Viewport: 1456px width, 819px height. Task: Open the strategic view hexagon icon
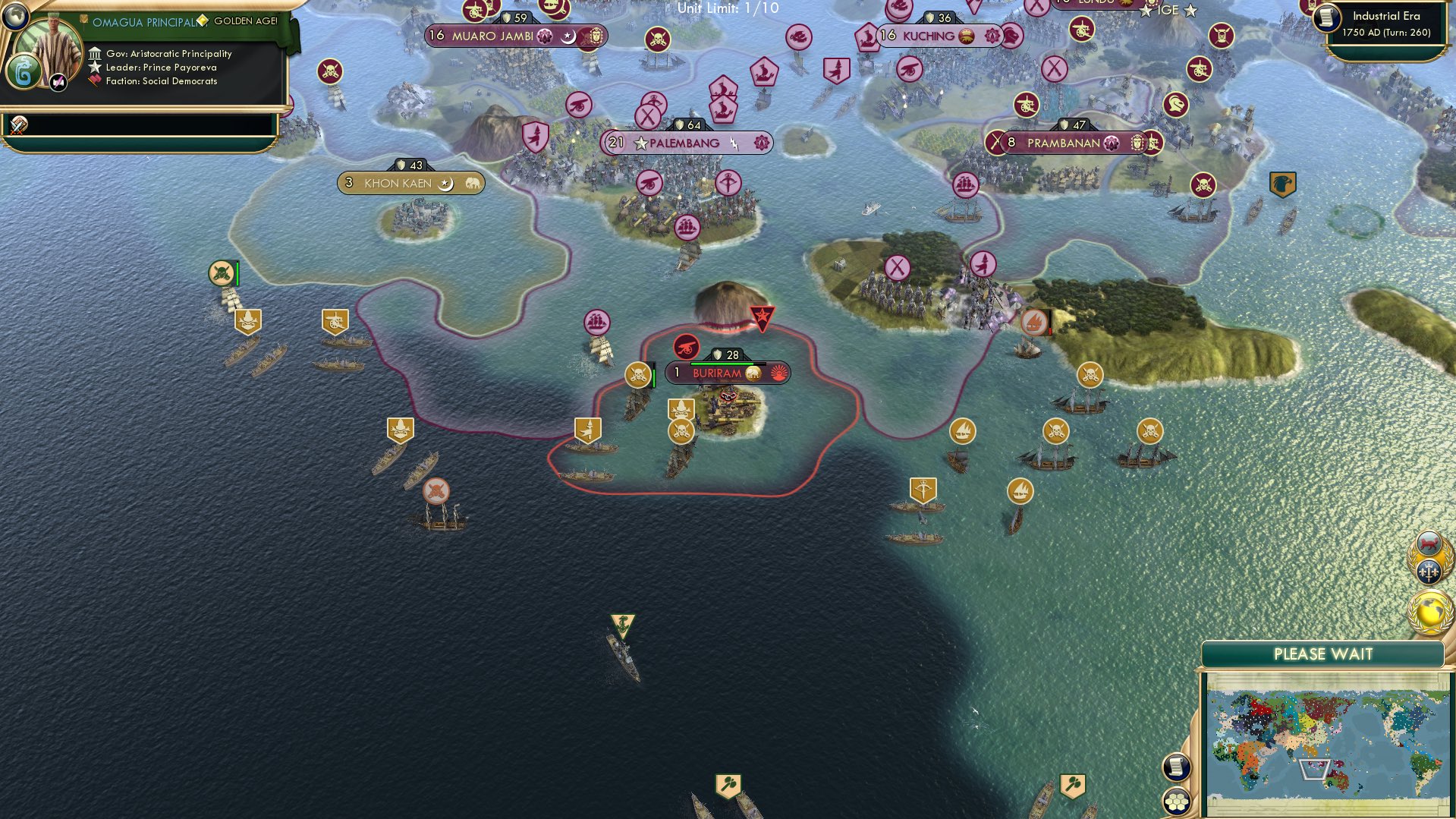tap(1177, 799)
